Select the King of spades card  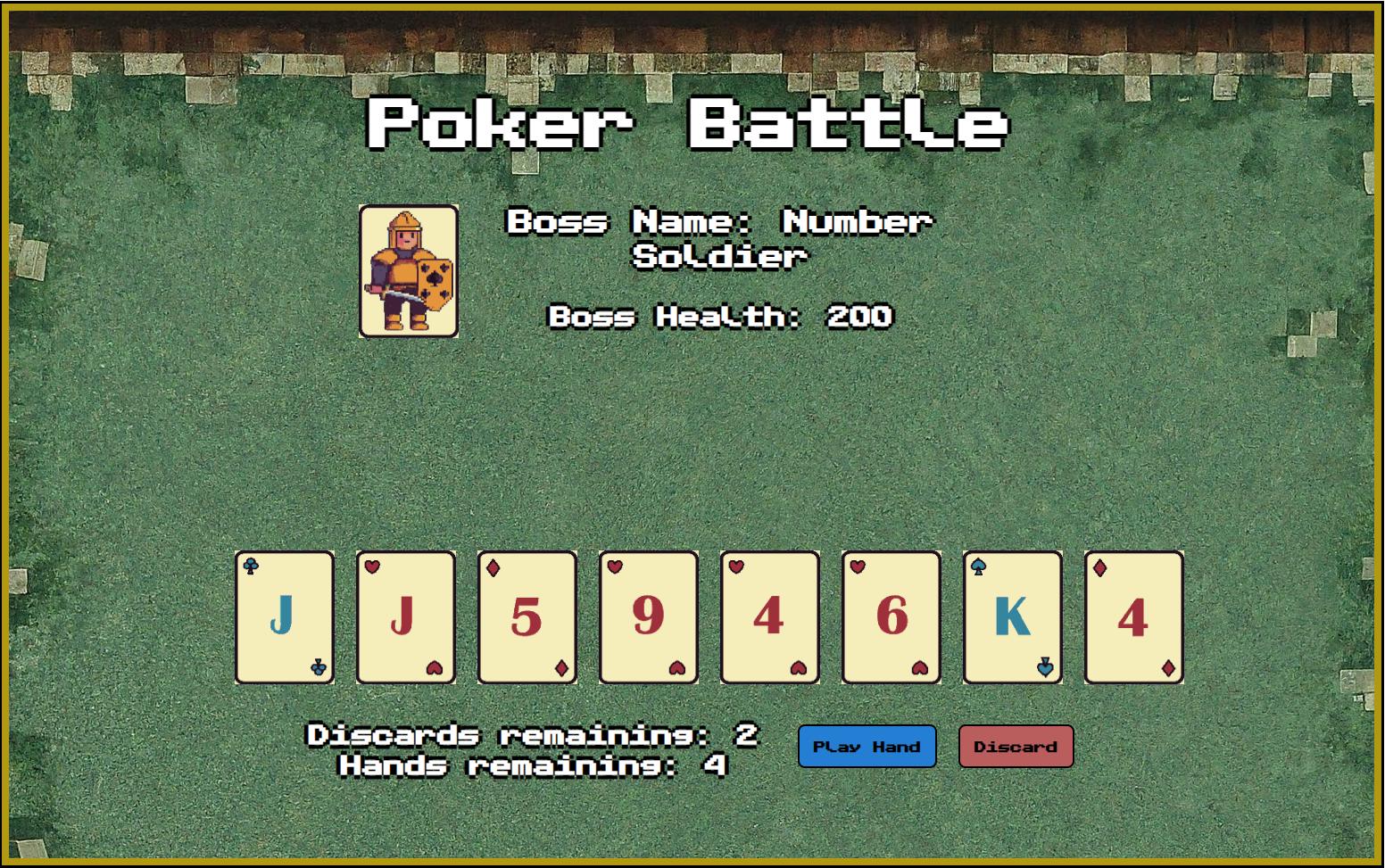pyautogui.click(x=1013, y=617)
